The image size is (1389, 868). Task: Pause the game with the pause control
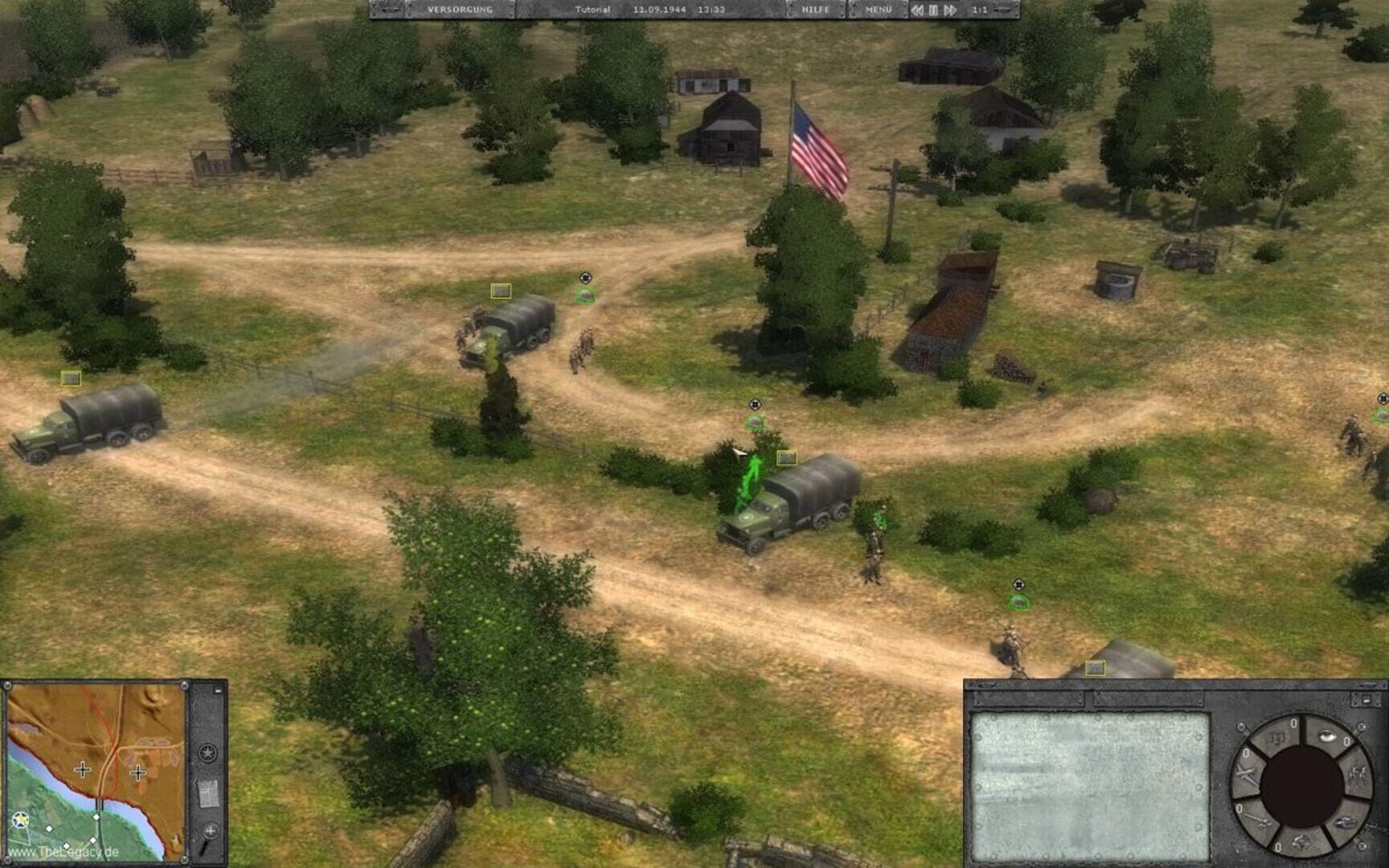932,10
